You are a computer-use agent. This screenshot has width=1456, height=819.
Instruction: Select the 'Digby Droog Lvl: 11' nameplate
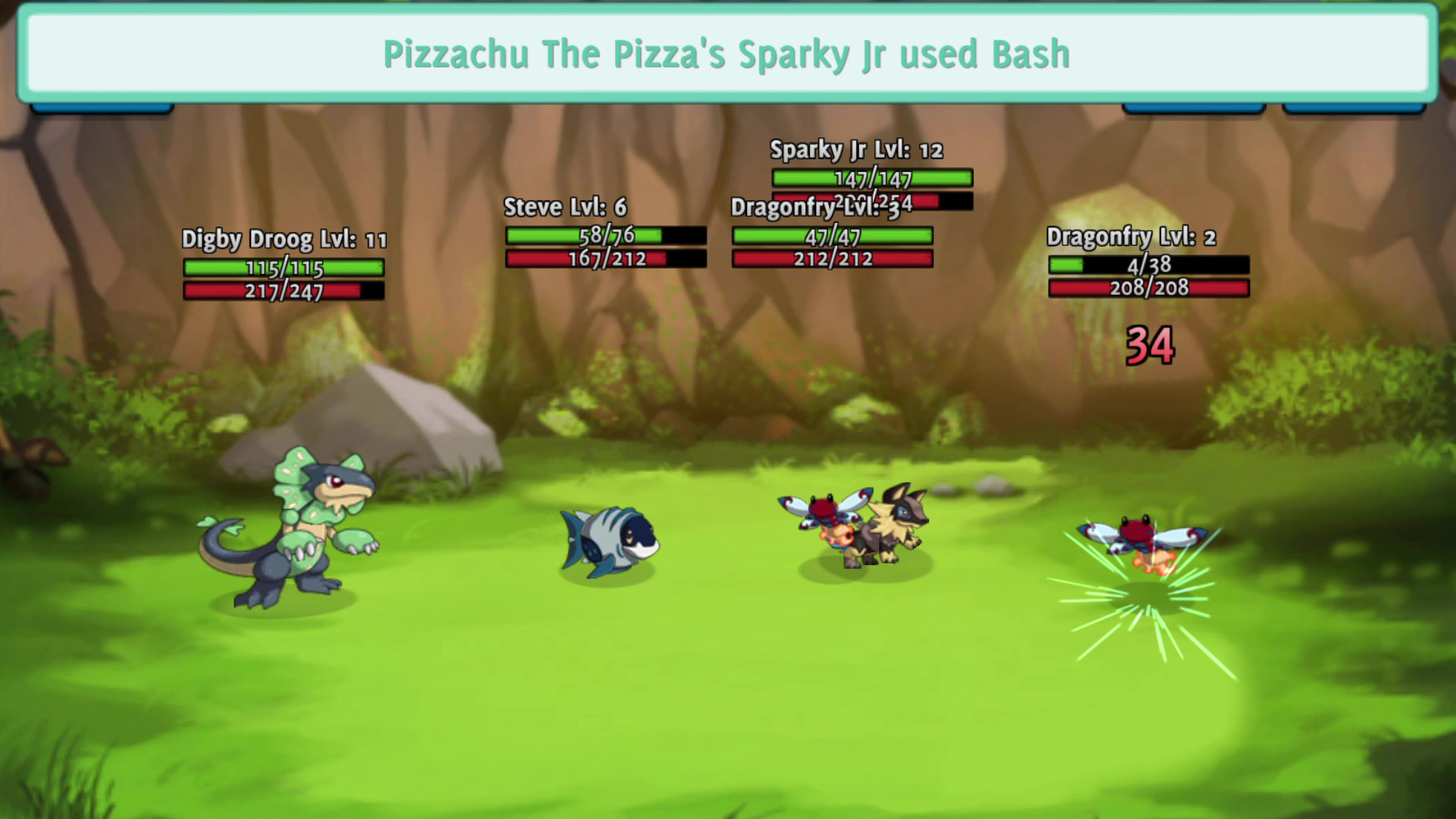284,239
